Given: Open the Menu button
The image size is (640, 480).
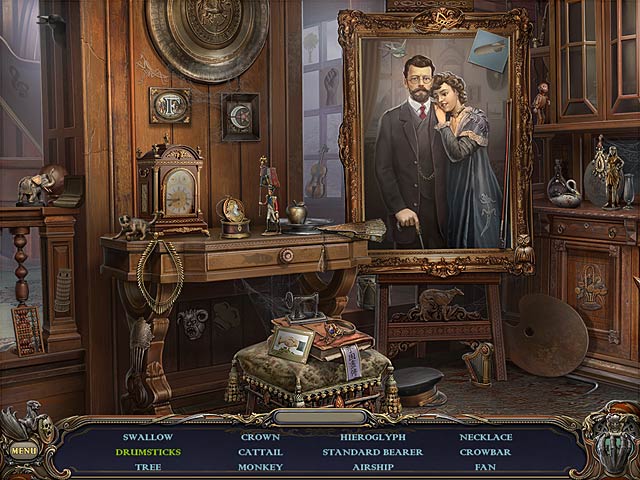Looking at the screenshot, I should [x=22, y=450].
